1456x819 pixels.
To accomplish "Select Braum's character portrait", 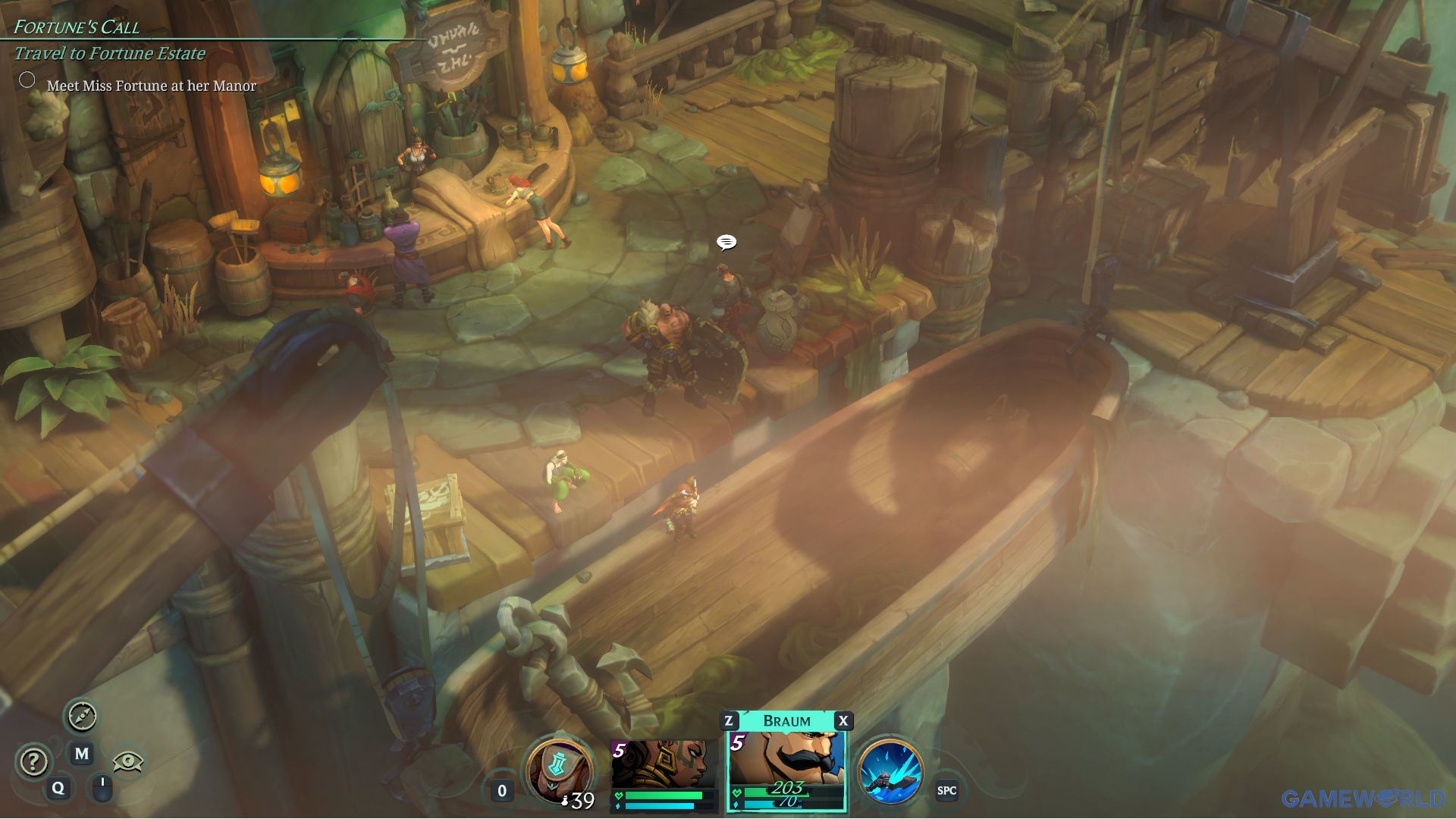I will coord(786,761).
